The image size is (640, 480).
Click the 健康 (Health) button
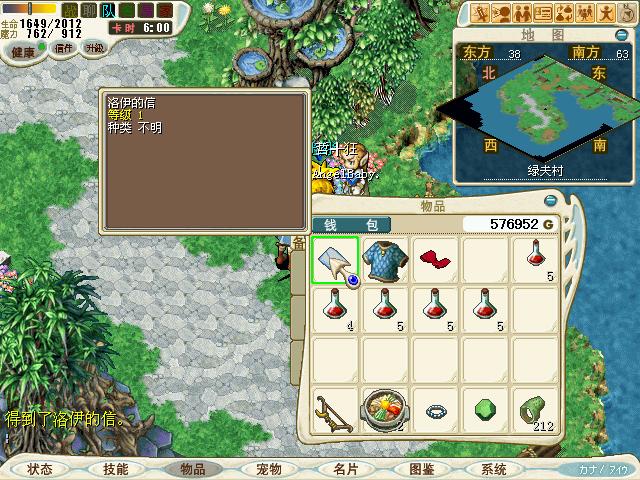22,50
